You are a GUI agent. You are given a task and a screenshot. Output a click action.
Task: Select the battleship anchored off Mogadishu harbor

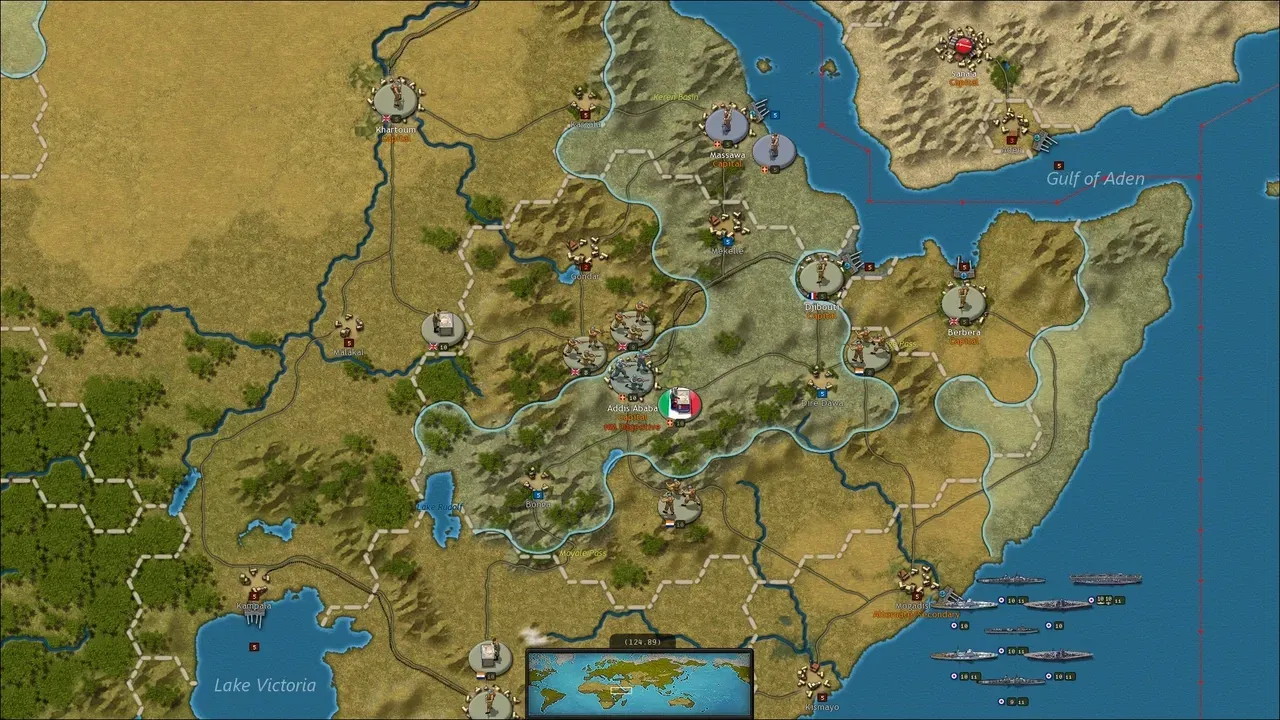tap(965, 605)
